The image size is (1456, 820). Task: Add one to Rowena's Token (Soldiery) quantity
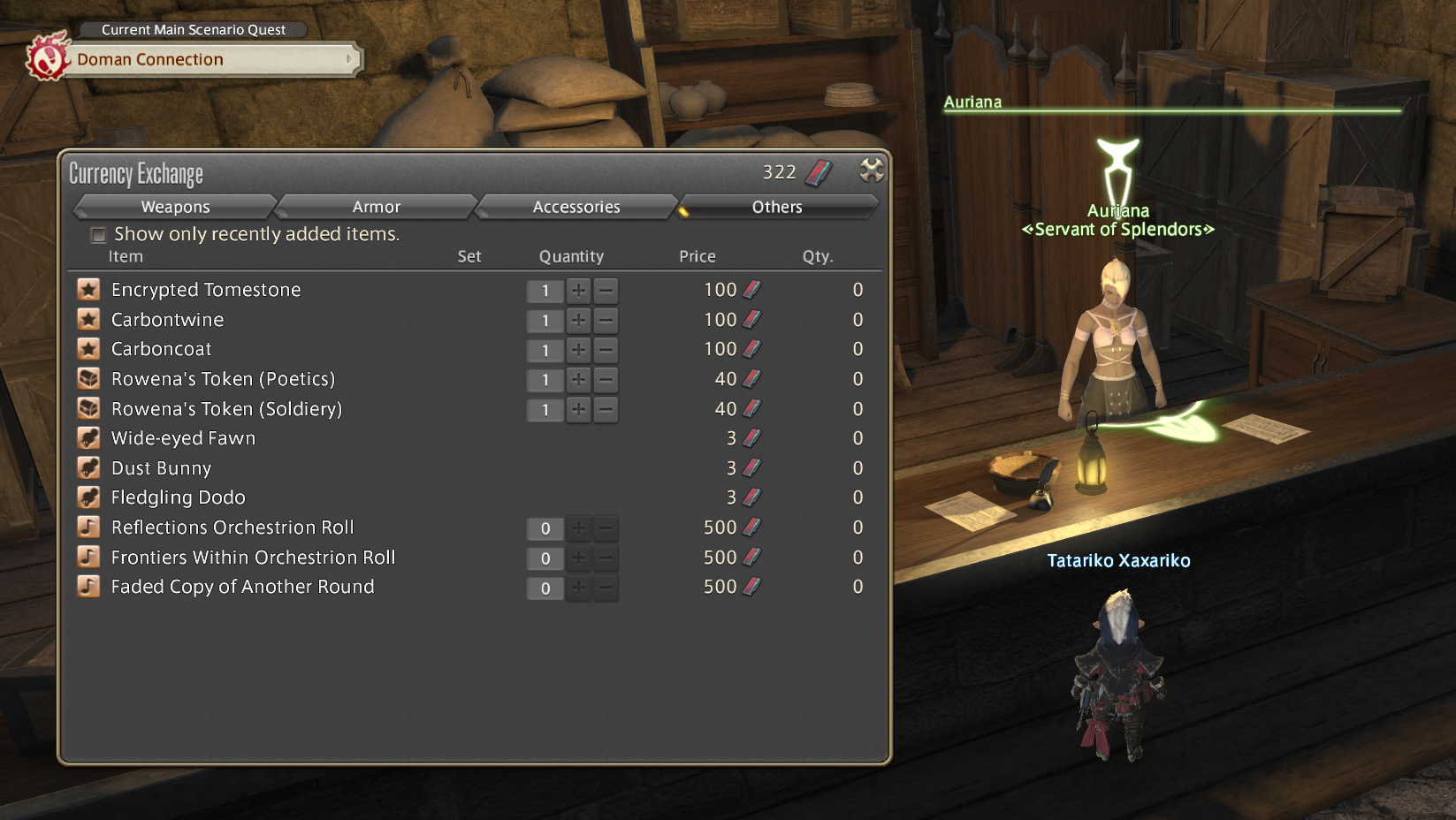(x=578, y=410)
